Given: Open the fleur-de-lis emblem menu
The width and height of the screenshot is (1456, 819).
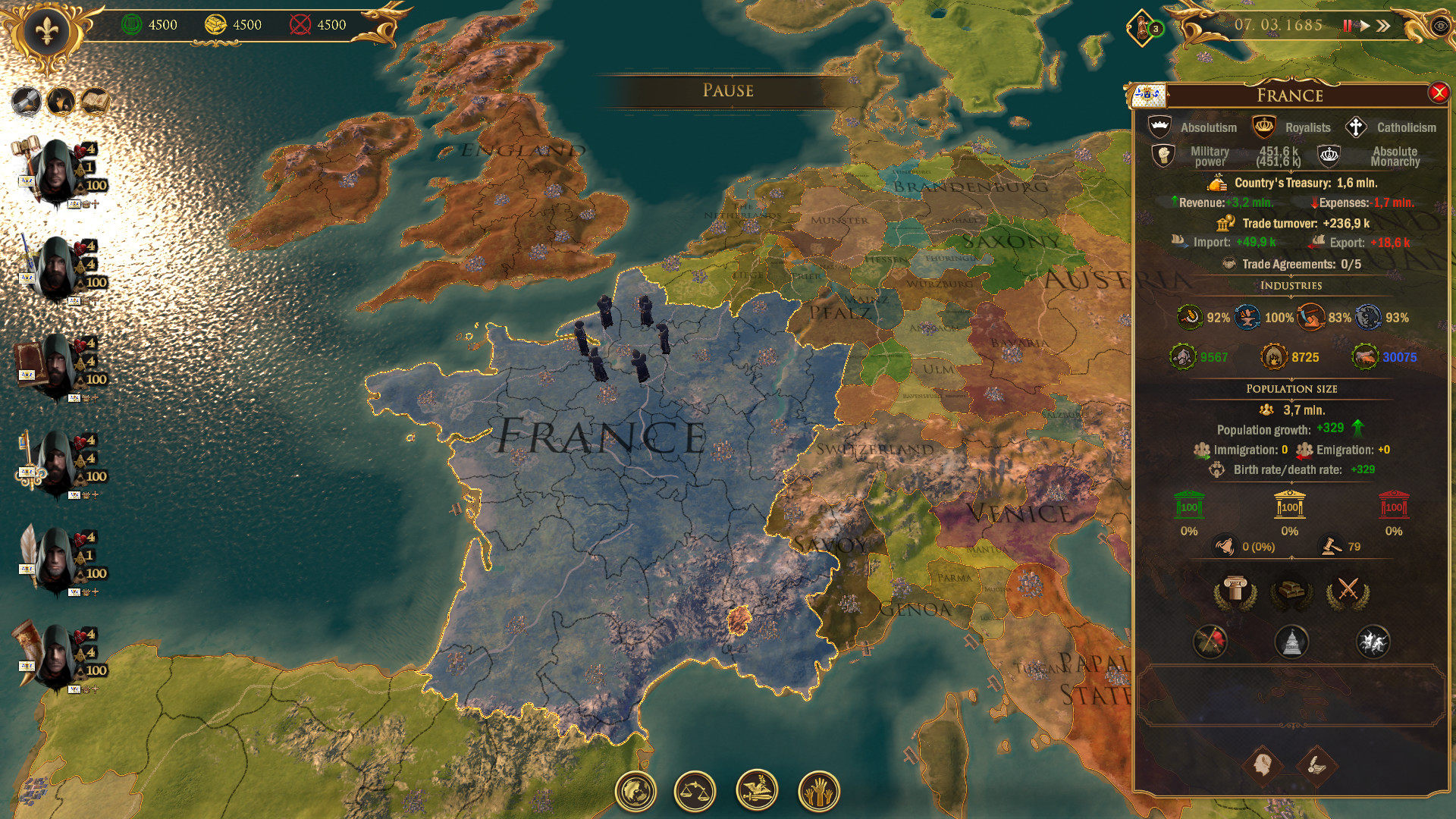Looking at the screenshot, I should coord(46,32).
